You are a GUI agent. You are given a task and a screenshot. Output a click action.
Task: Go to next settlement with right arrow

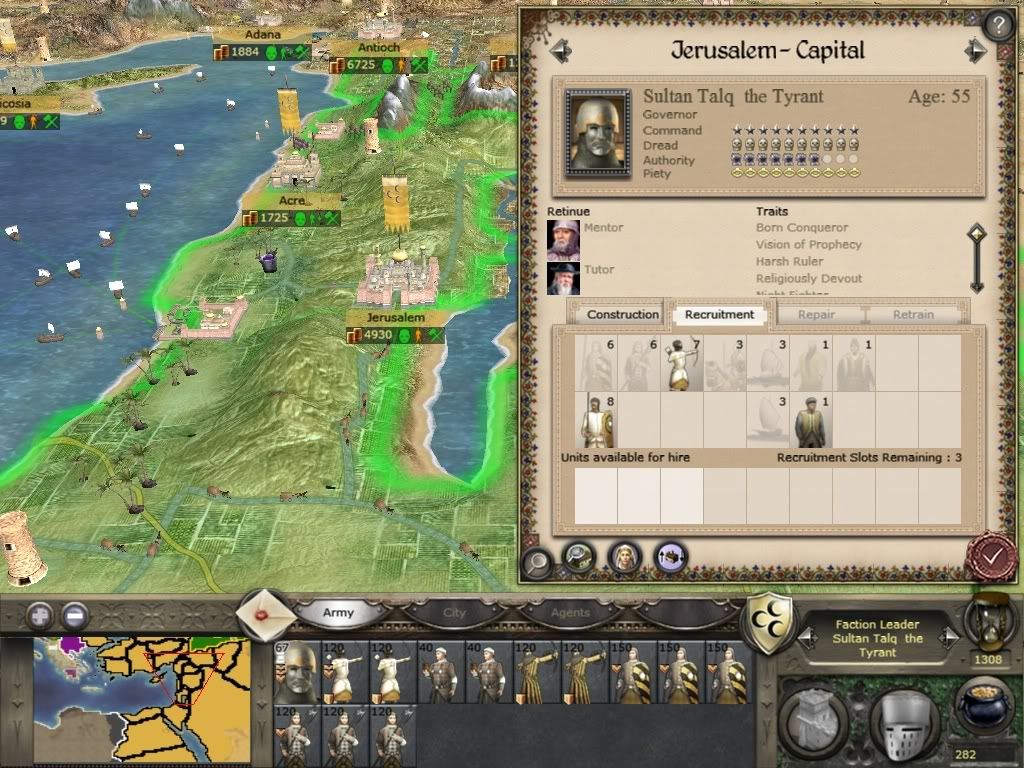click(x=975, y=51)
